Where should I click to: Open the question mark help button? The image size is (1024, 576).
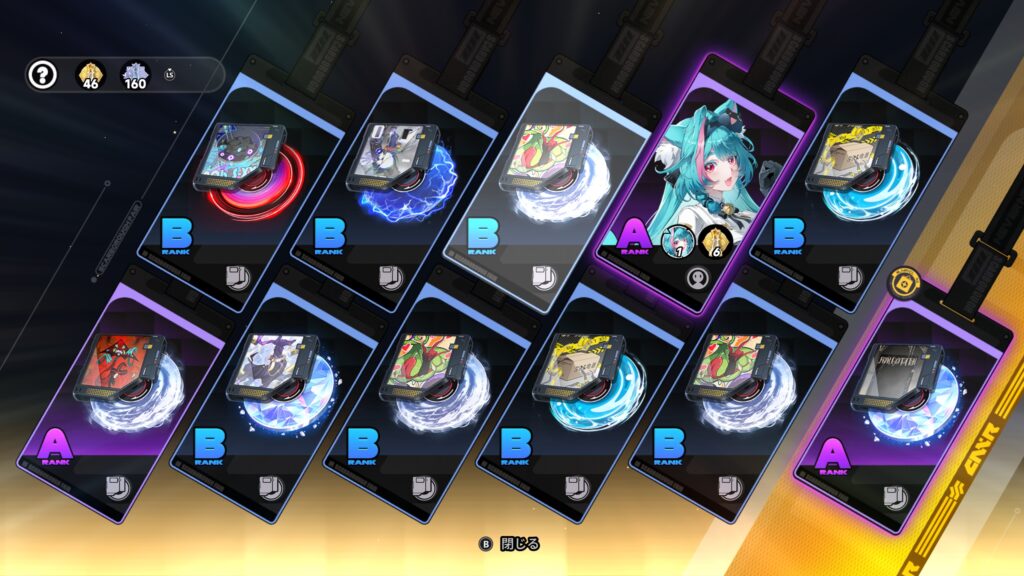pyautogui.click(x=41, y=75)
